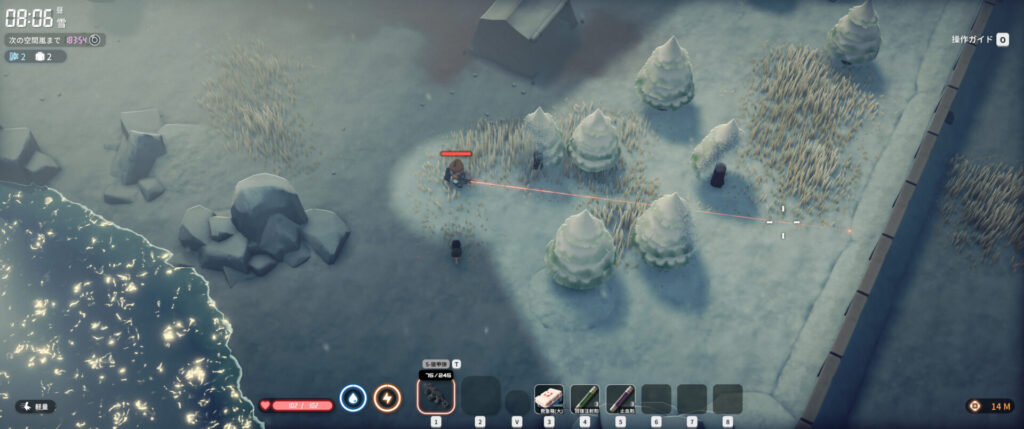This screenshot has width=1024, height=429.
Task: Use the first aid kit in slot 3
Action: [548, 398]
